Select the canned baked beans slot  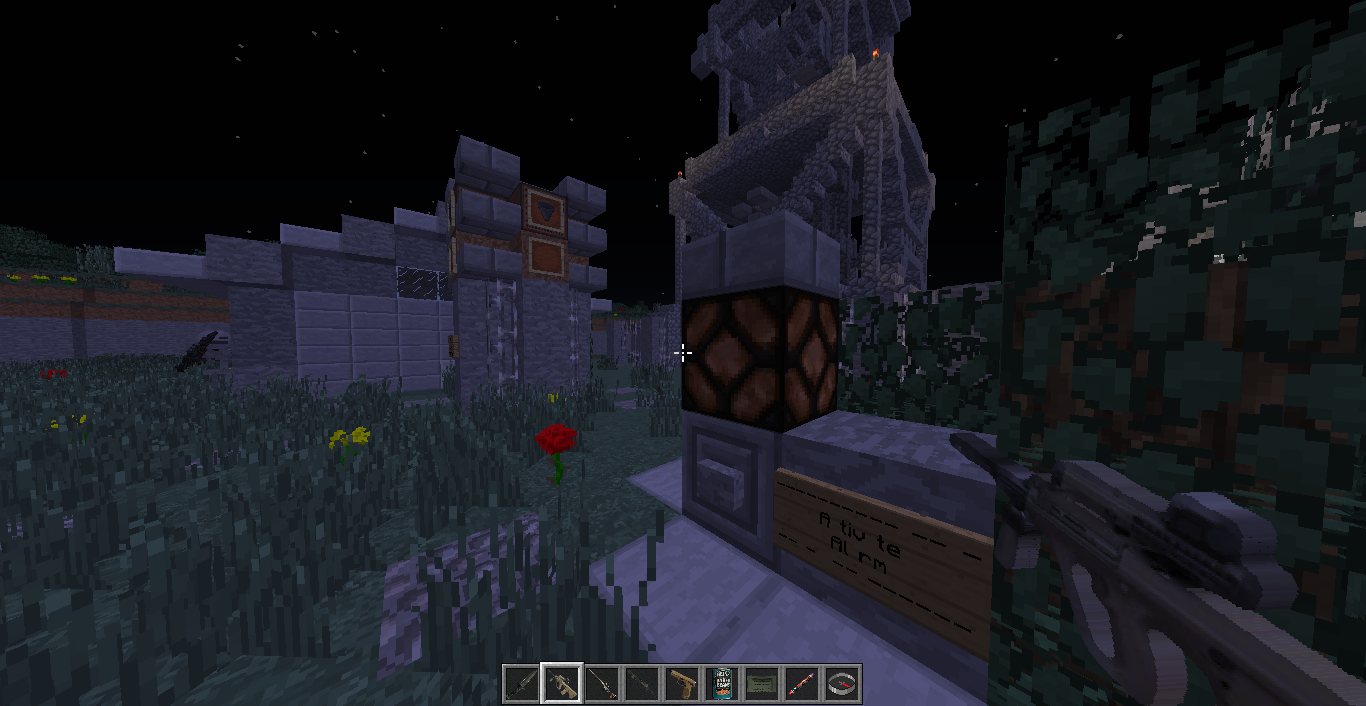point(722,684)
